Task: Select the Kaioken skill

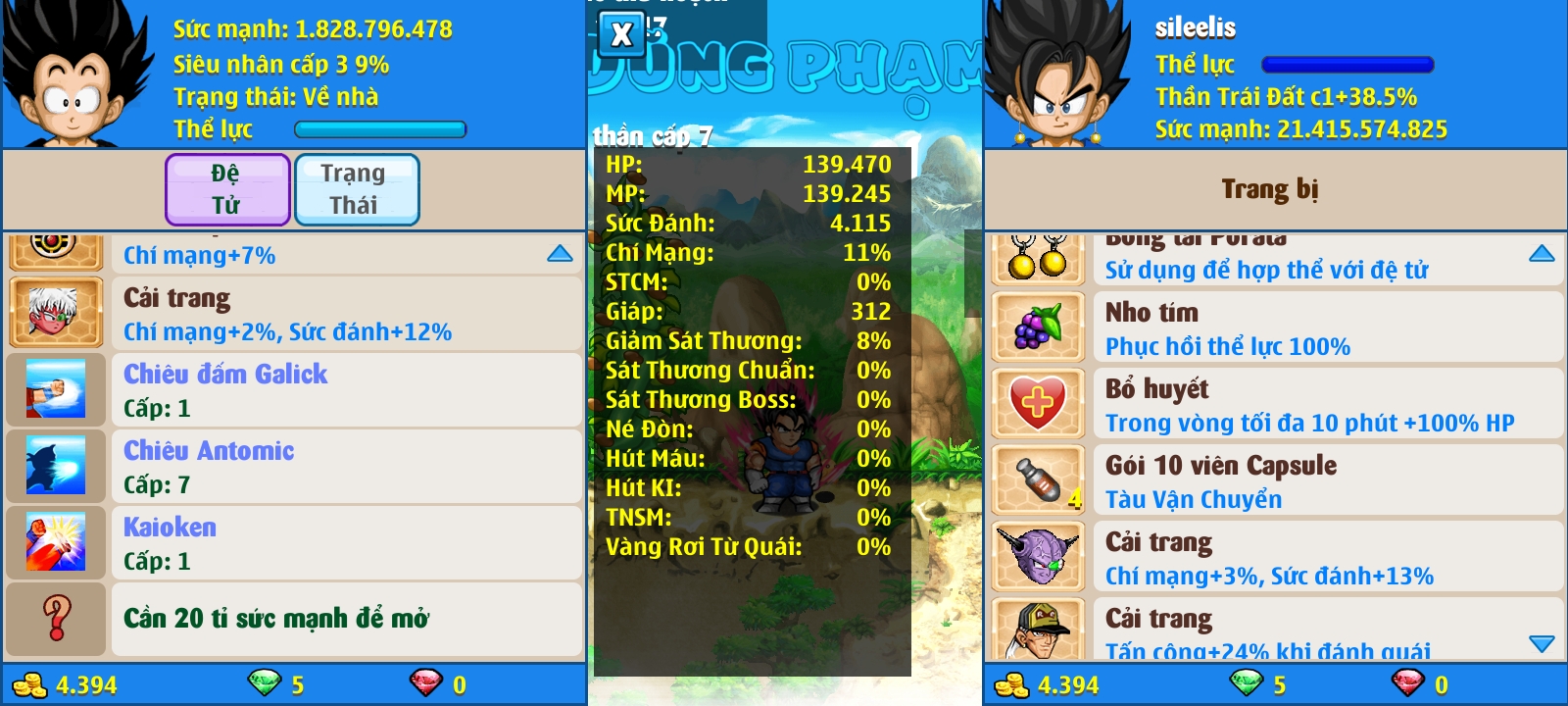Action: pyautogui.click(x=294, y=543)
